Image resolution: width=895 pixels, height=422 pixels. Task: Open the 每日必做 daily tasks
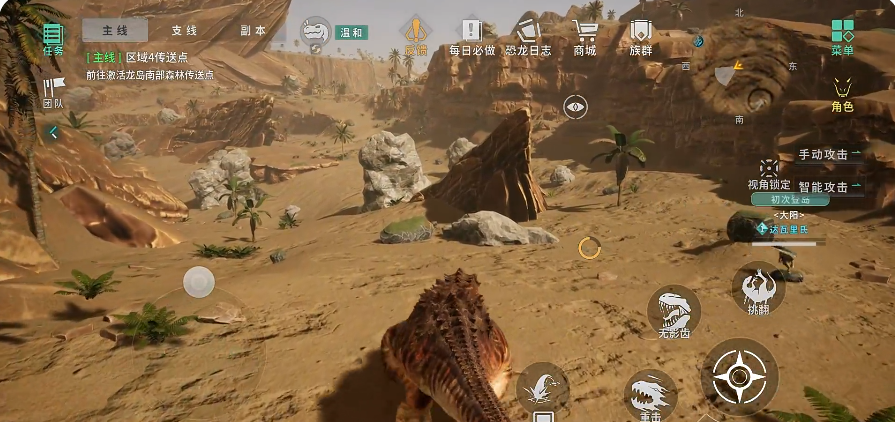point(472,36)
